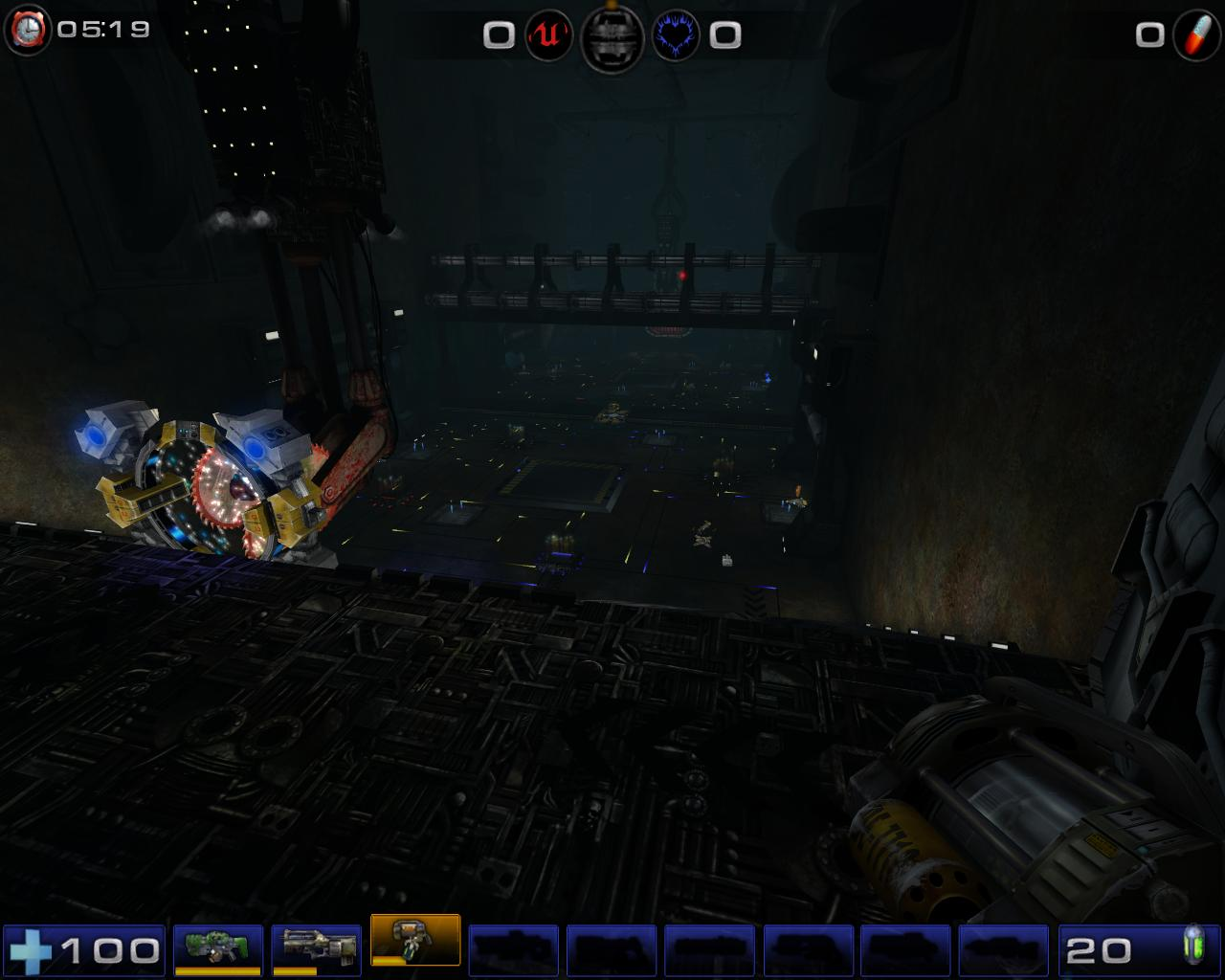Toggle the rightmost empty weapon slot
Screen dimensions: 1225x980
[1004, 950]
